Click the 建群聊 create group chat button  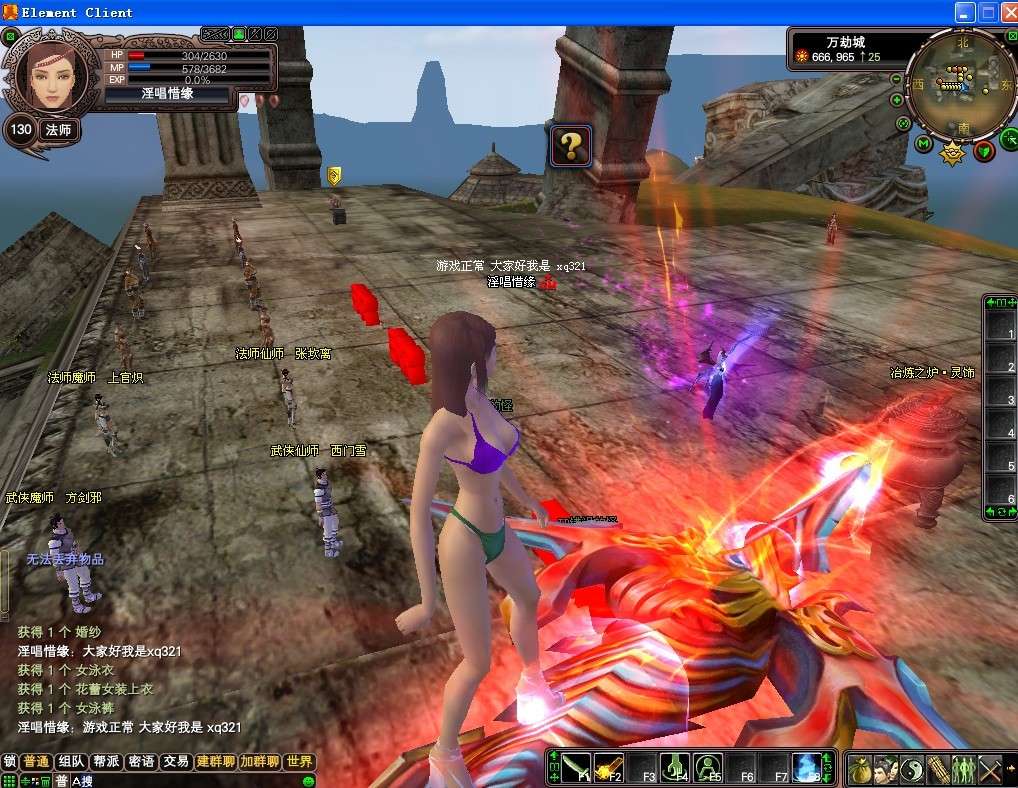[216, 761]
